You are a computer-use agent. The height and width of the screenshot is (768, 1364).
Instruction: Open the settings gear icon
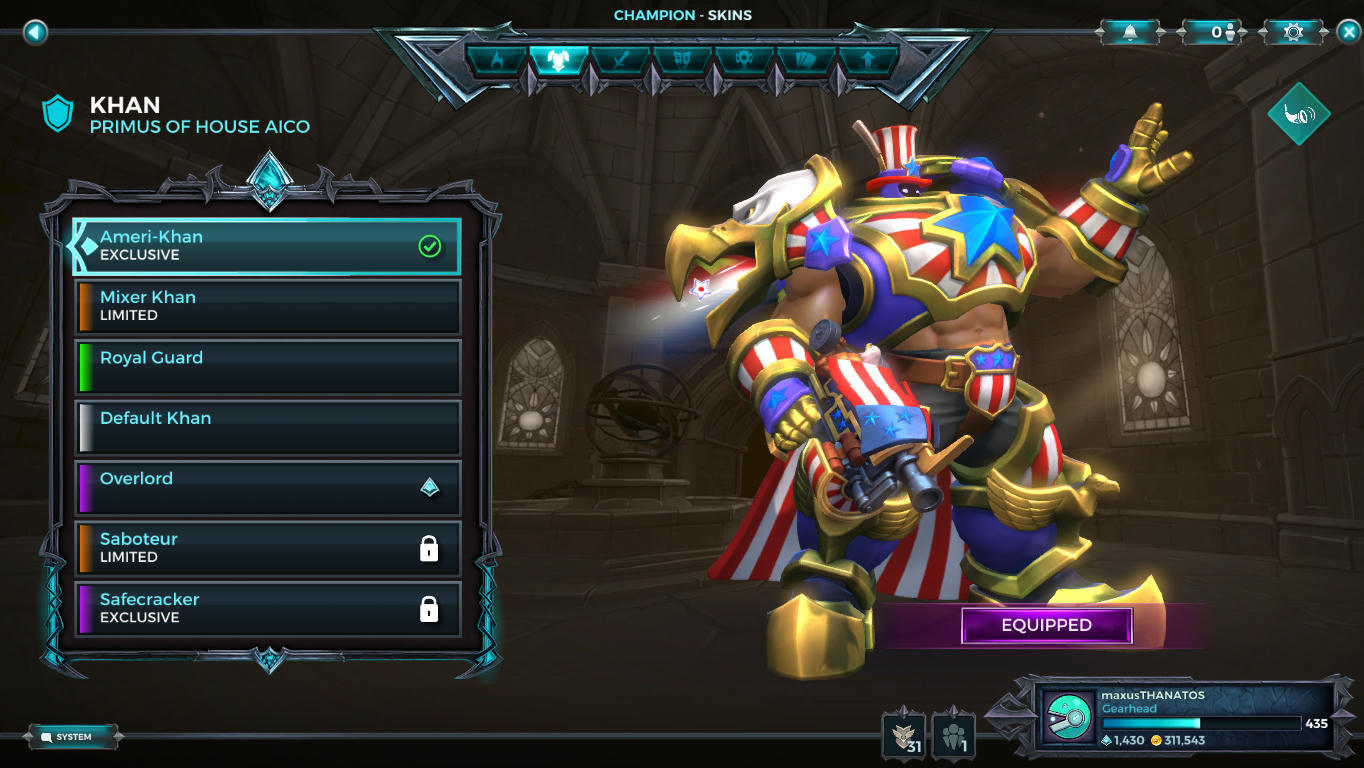coord(1292,31)
